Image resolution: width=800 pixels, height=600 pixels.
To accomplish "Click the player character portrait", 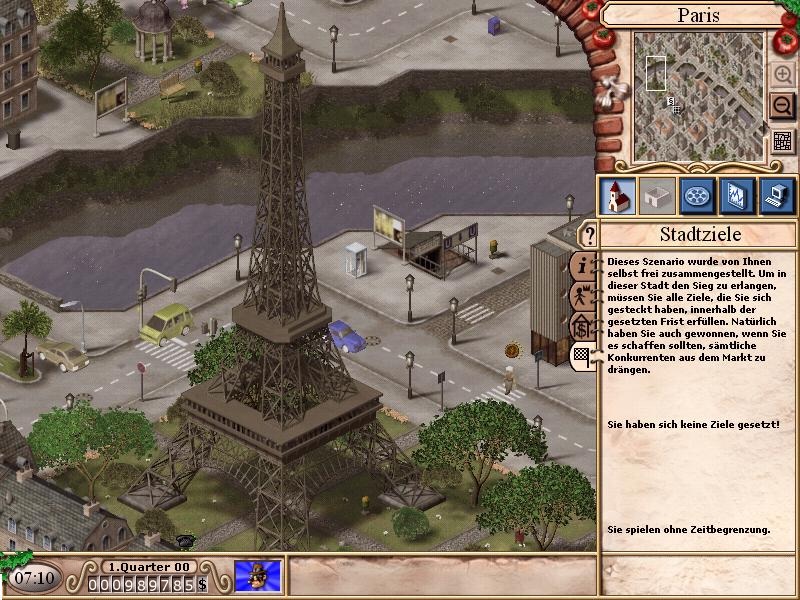I will [258, 577].
